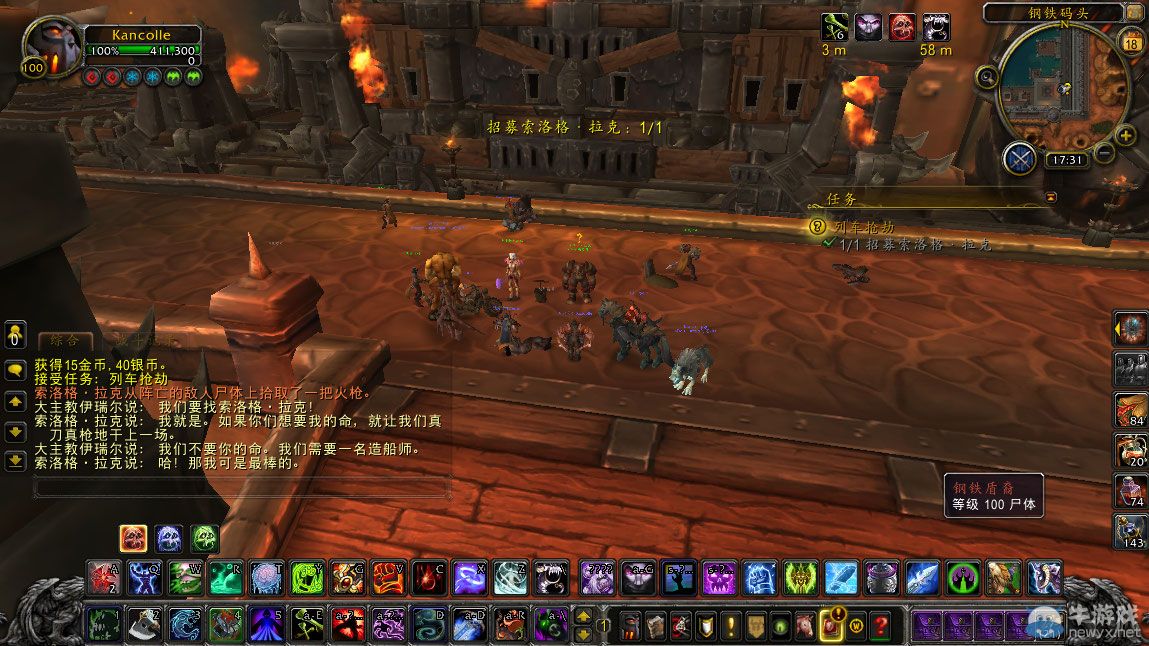The image size is (1149, 646).
Task: Activate the green presence skull stance
Action: (205, 539)
